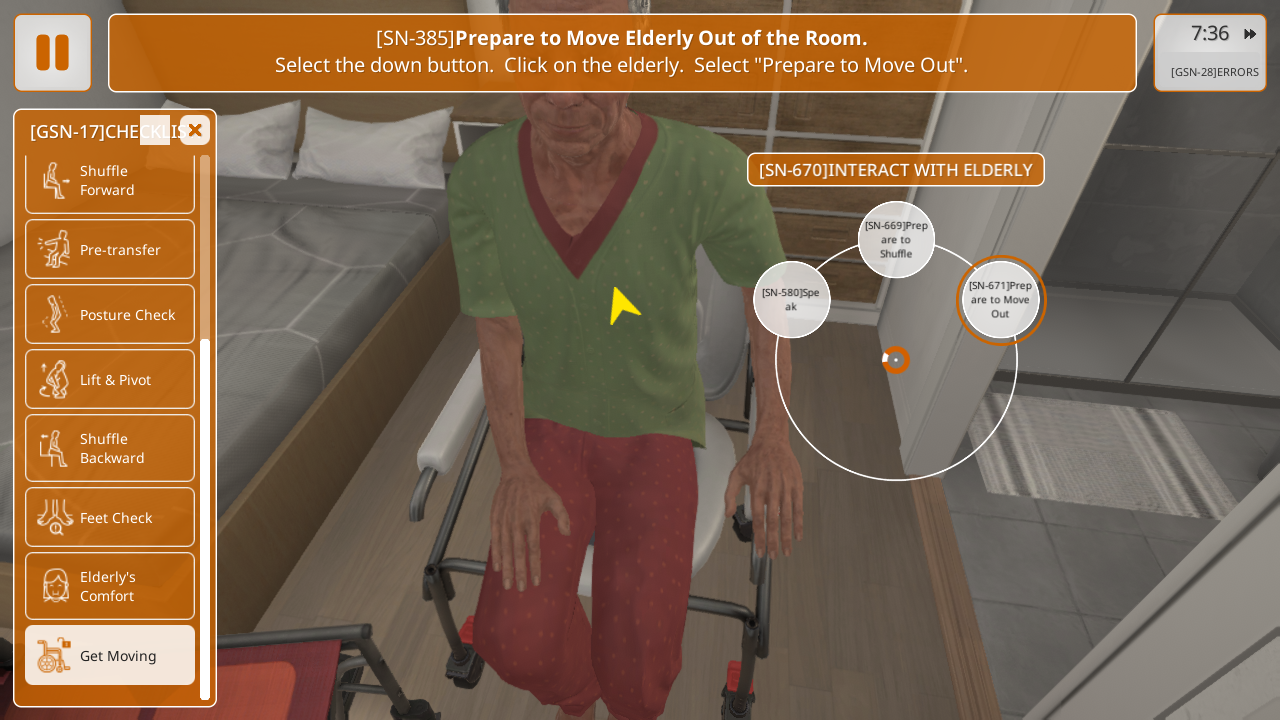Image resolution: width=1280 pixels, height=720 pixels.
Task: Choose the Speak interaction option
Action: 791,300
